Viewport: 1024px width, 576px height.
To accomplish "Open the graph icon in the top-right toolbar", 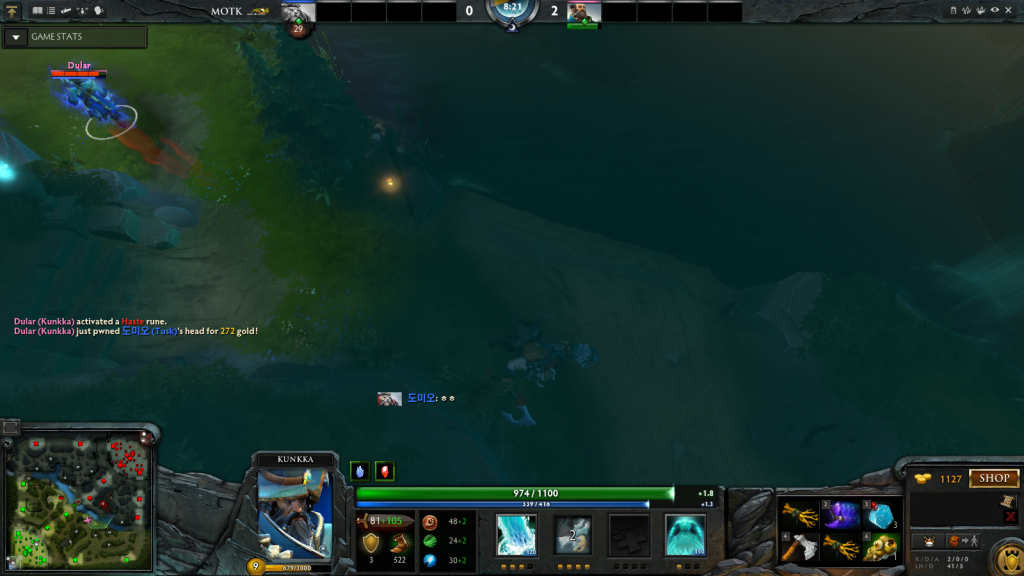I will 966,10.
